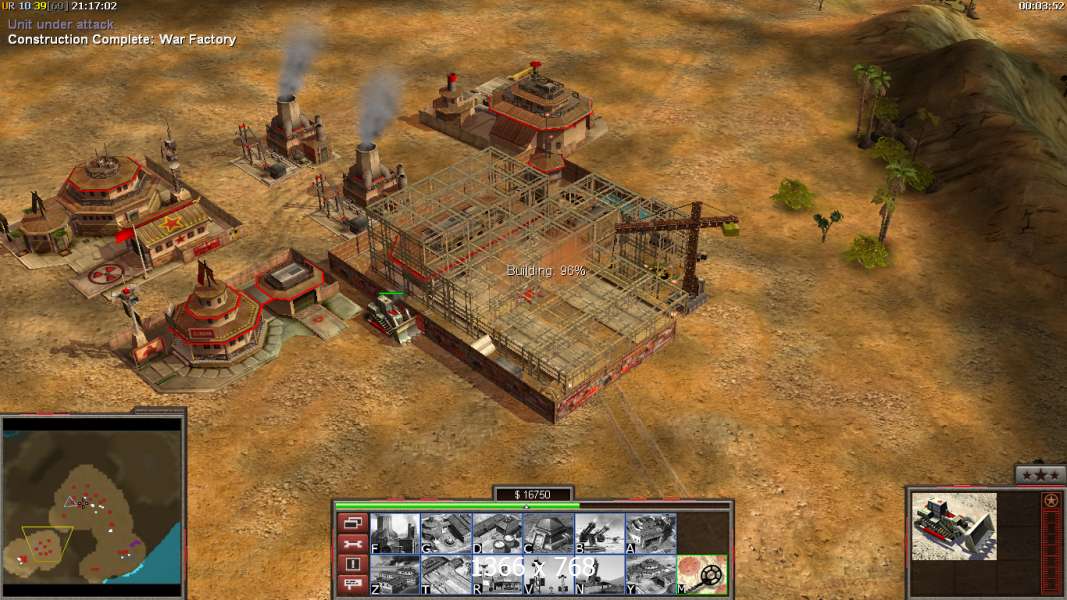Viewport: 1067px width, 600px height.
Task: Open the Generals powers three-star button
Action: pos(1040,474)
